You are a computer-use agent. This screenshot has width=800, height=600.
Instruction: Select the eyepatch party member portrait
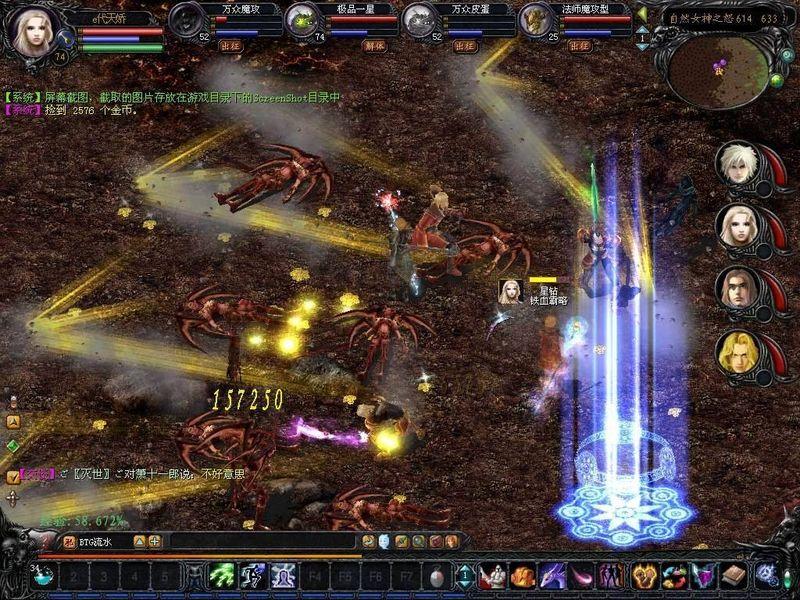click(735, 290)
